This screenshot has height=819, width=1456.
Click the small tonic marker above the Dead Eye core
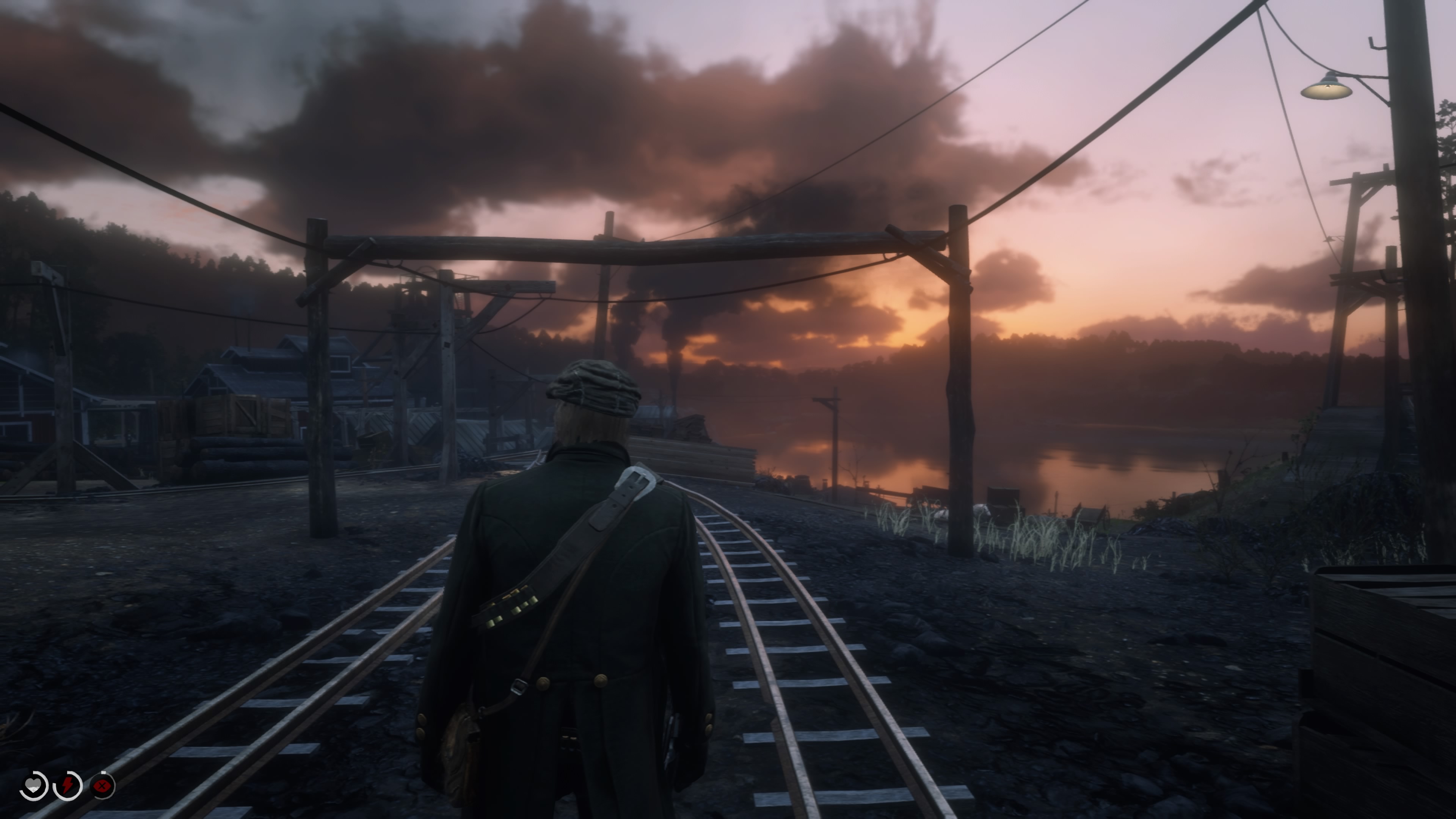[103, 773]
